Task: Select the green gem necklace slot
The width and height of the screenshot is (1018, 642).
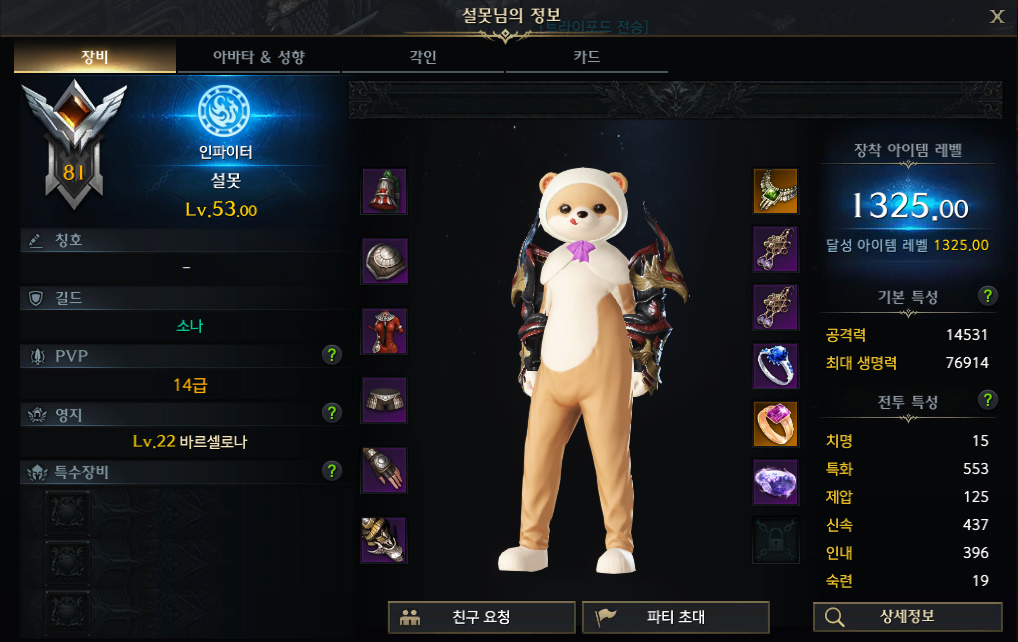Action: (x=775, y=192)
